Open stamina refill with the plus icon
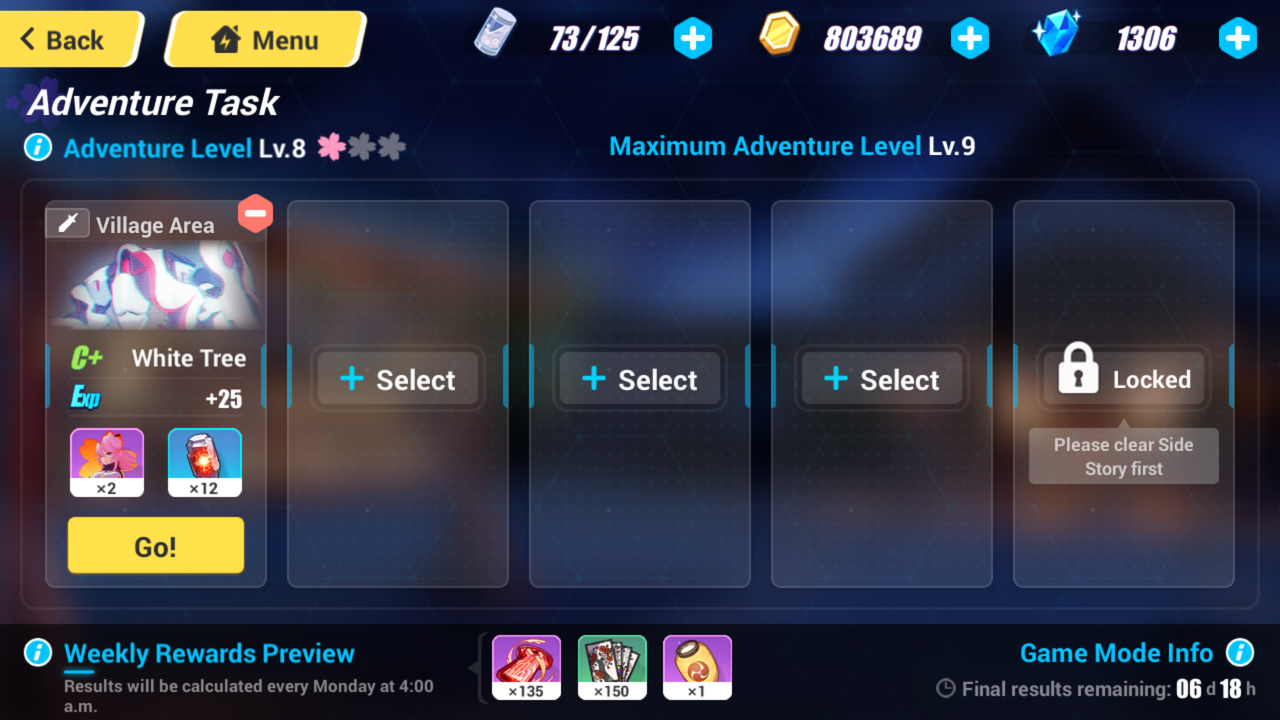The width and height of the screenshot is (1280, 720). pos(693,38)
